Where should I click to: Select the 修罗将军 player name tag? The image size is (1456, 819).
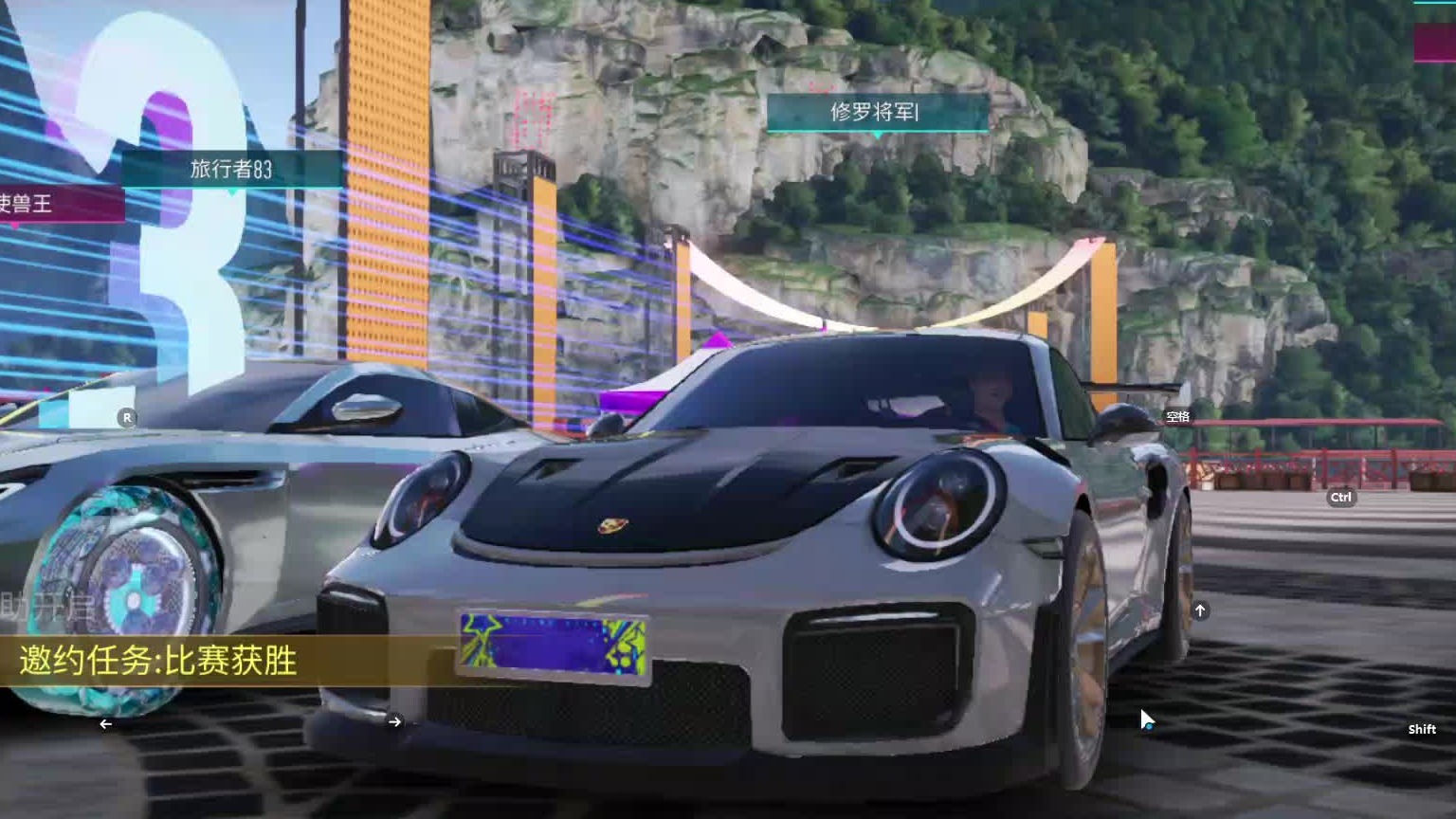pos(876,113)
